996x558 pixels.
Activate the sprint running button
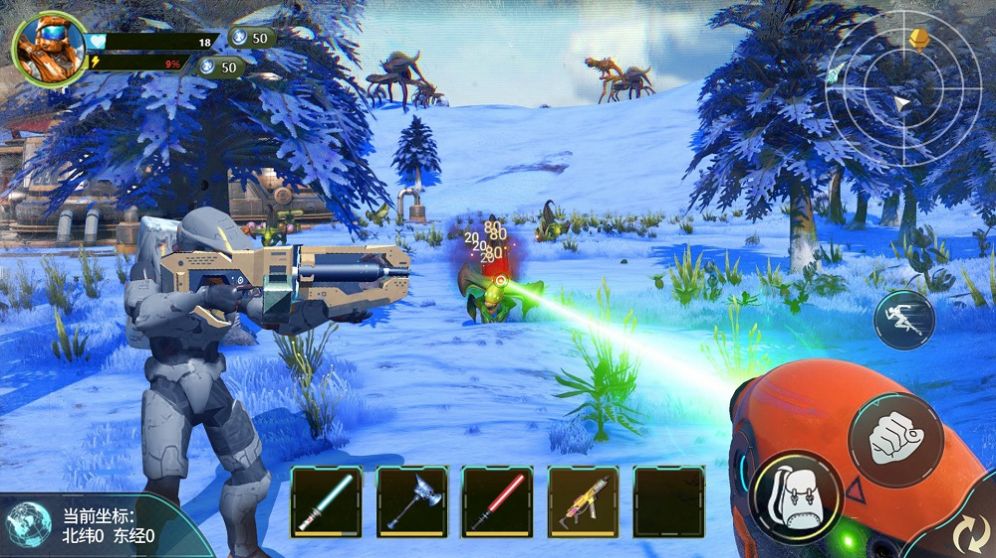pyautogui.click(x=904, y=319)
